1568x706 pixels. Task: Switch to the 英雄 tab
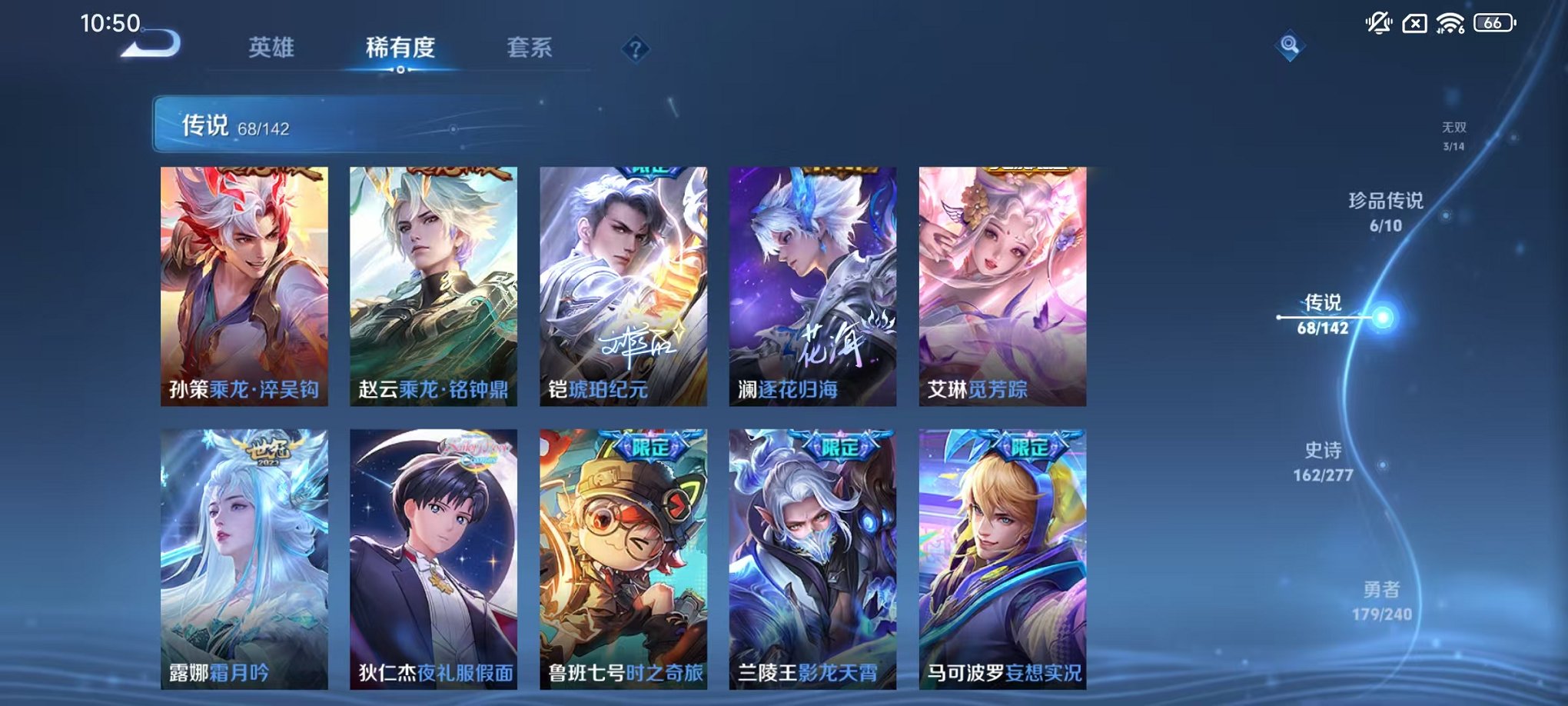point(273,48)
